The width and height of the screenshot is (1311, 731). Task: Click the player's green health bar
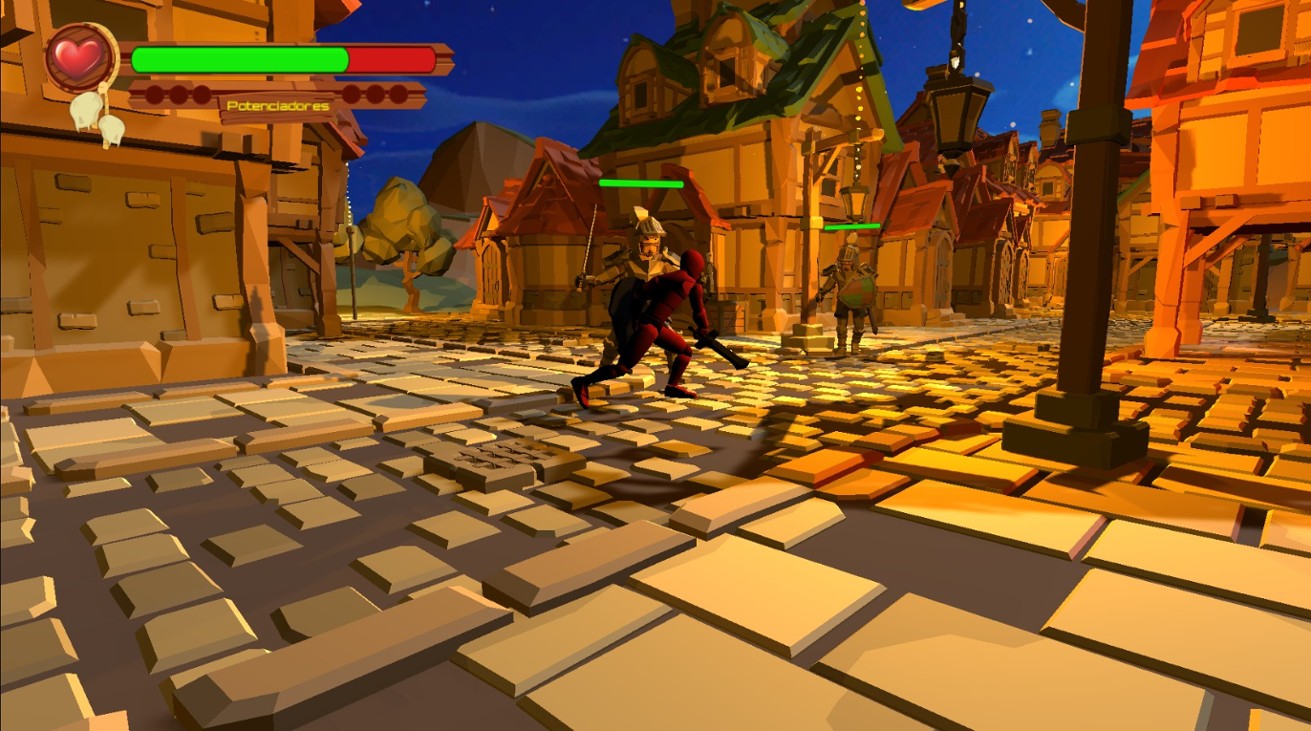[240, 60]
